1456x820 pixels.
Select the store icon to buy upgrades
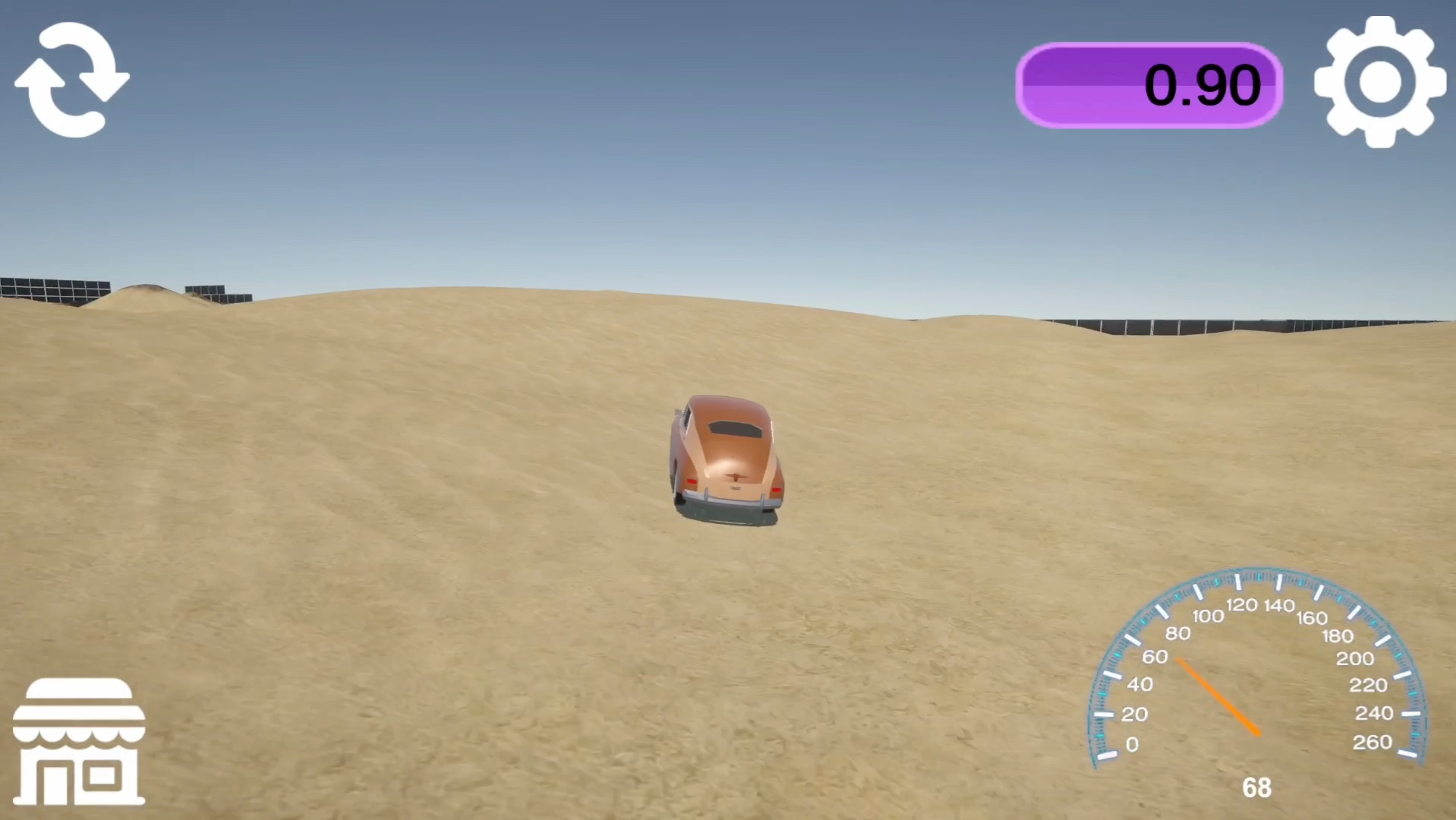pos(80,740)
